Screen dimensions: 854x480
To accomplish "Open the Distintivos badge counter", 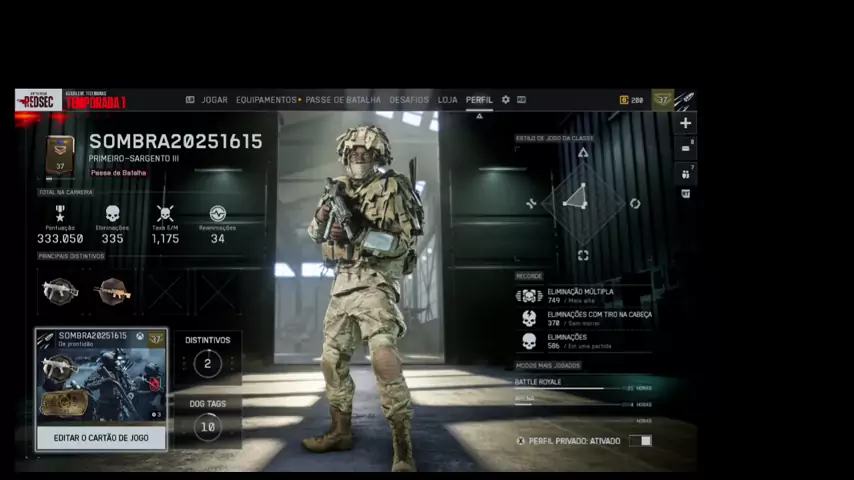I will coord(208,363).
